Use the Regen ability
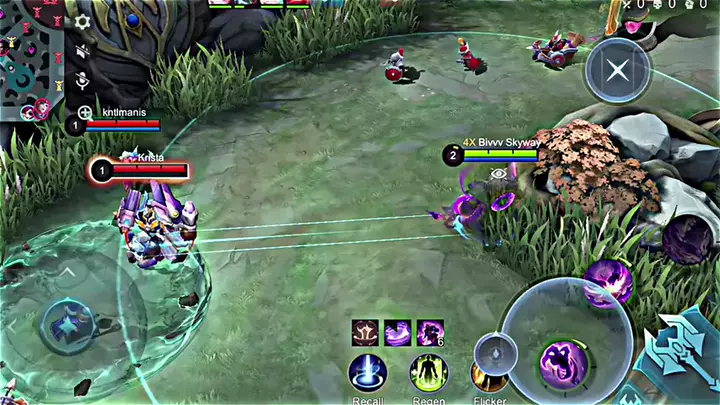 (x=428, y=375)
